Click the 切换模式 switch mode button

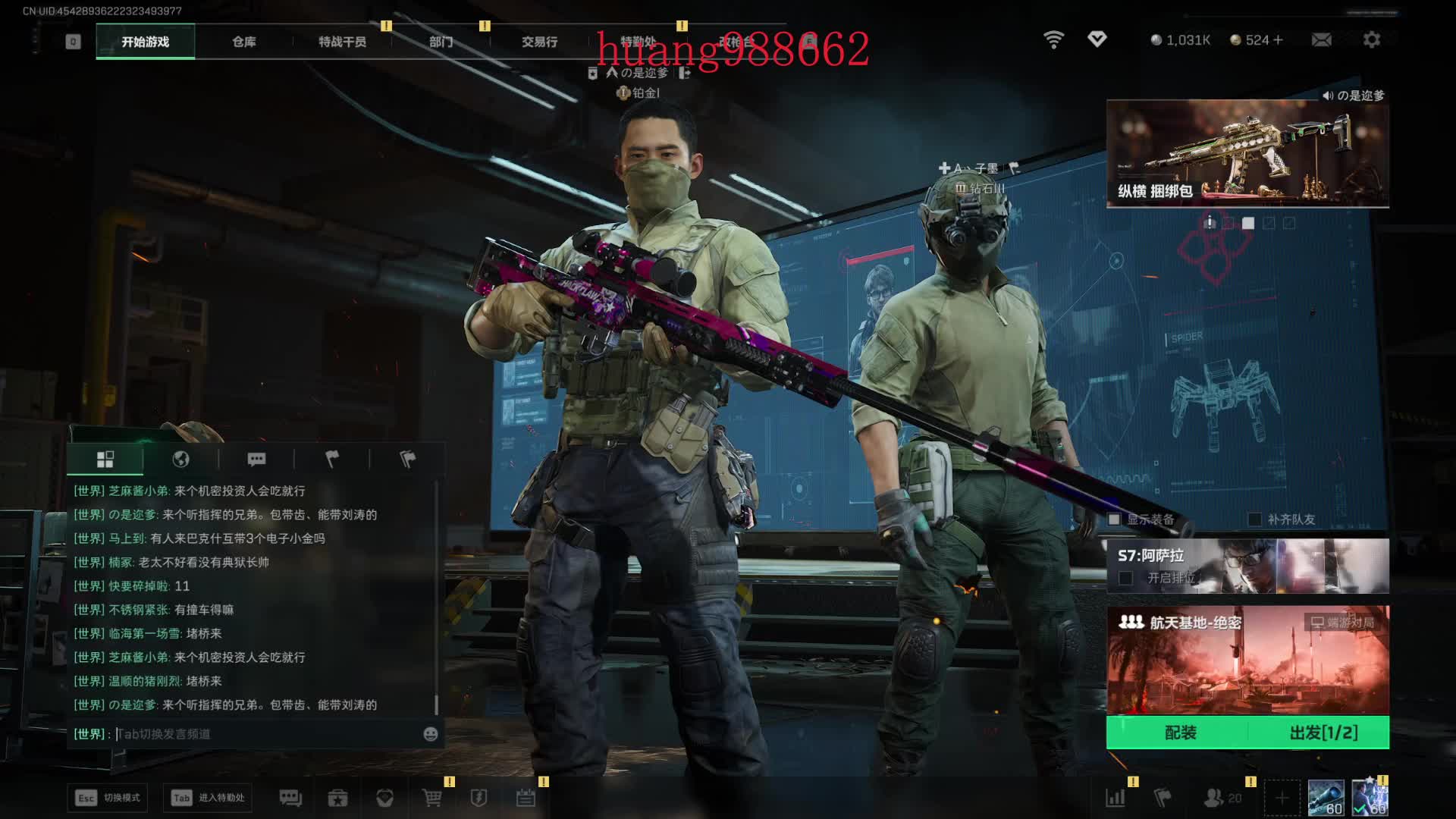(x=108, y=798)
